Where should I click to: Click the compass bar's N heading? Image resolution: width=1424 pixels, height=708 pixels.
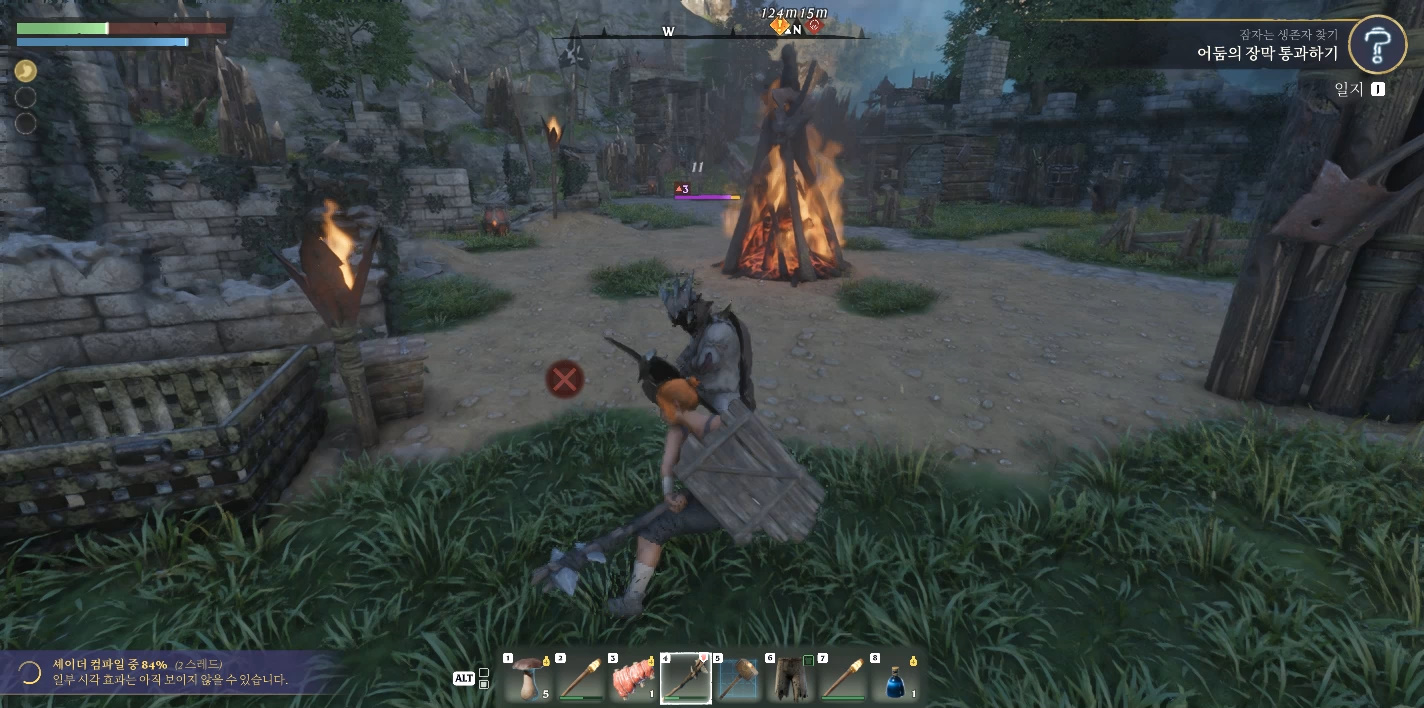click(797, 30)
